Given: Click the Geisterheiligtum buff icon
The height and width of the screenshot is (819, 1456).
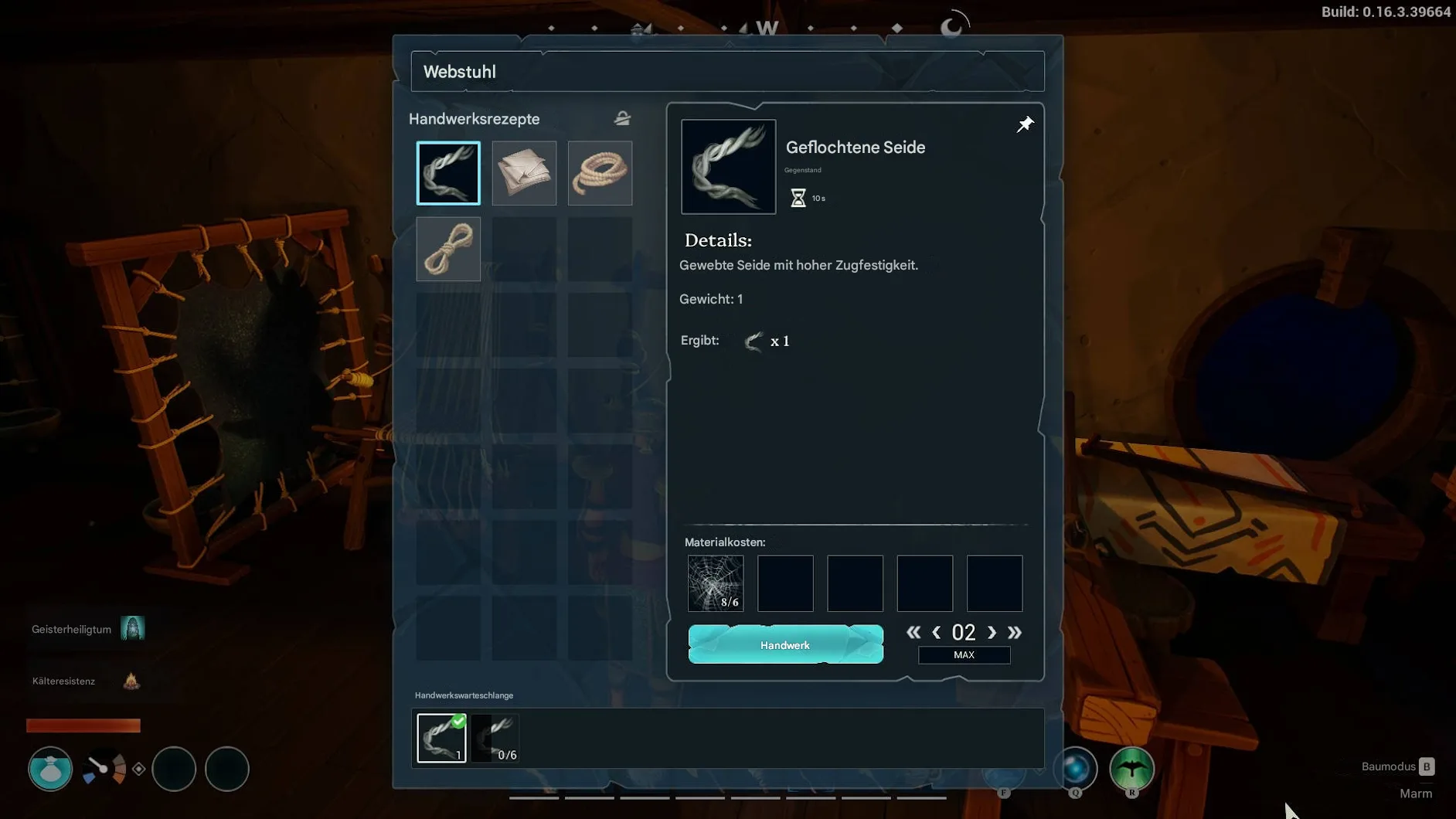Looking at the screenshot, I should tap(132, 628).
